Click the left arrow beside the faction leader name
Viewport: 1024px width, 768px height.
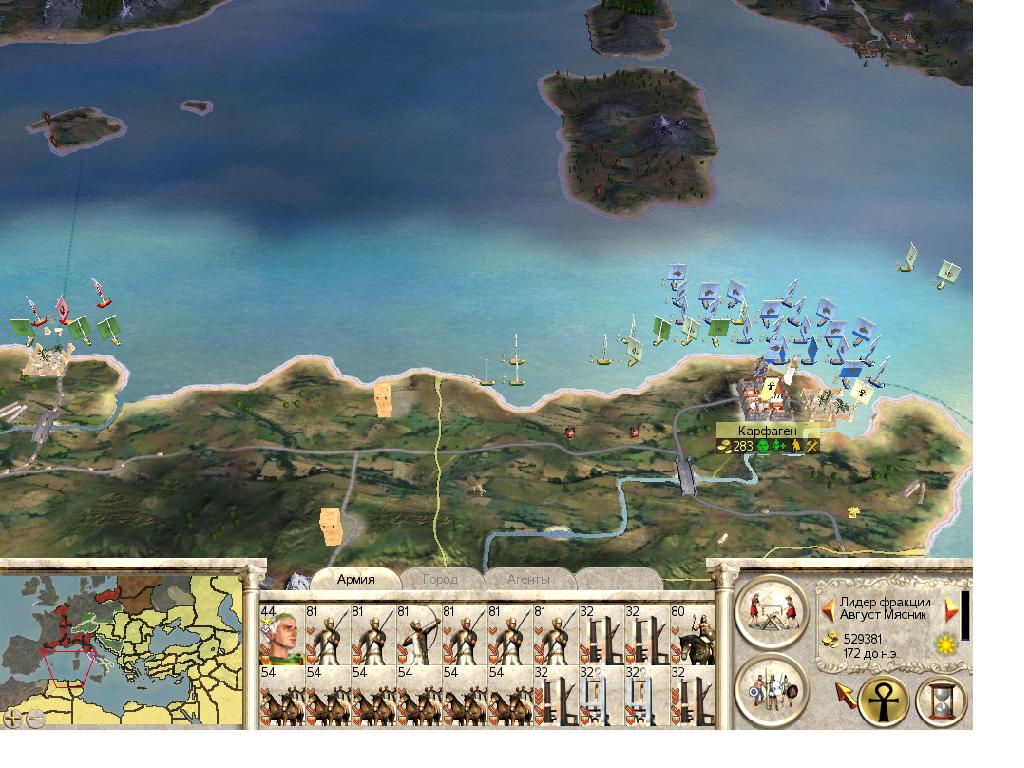pos(827,608)
